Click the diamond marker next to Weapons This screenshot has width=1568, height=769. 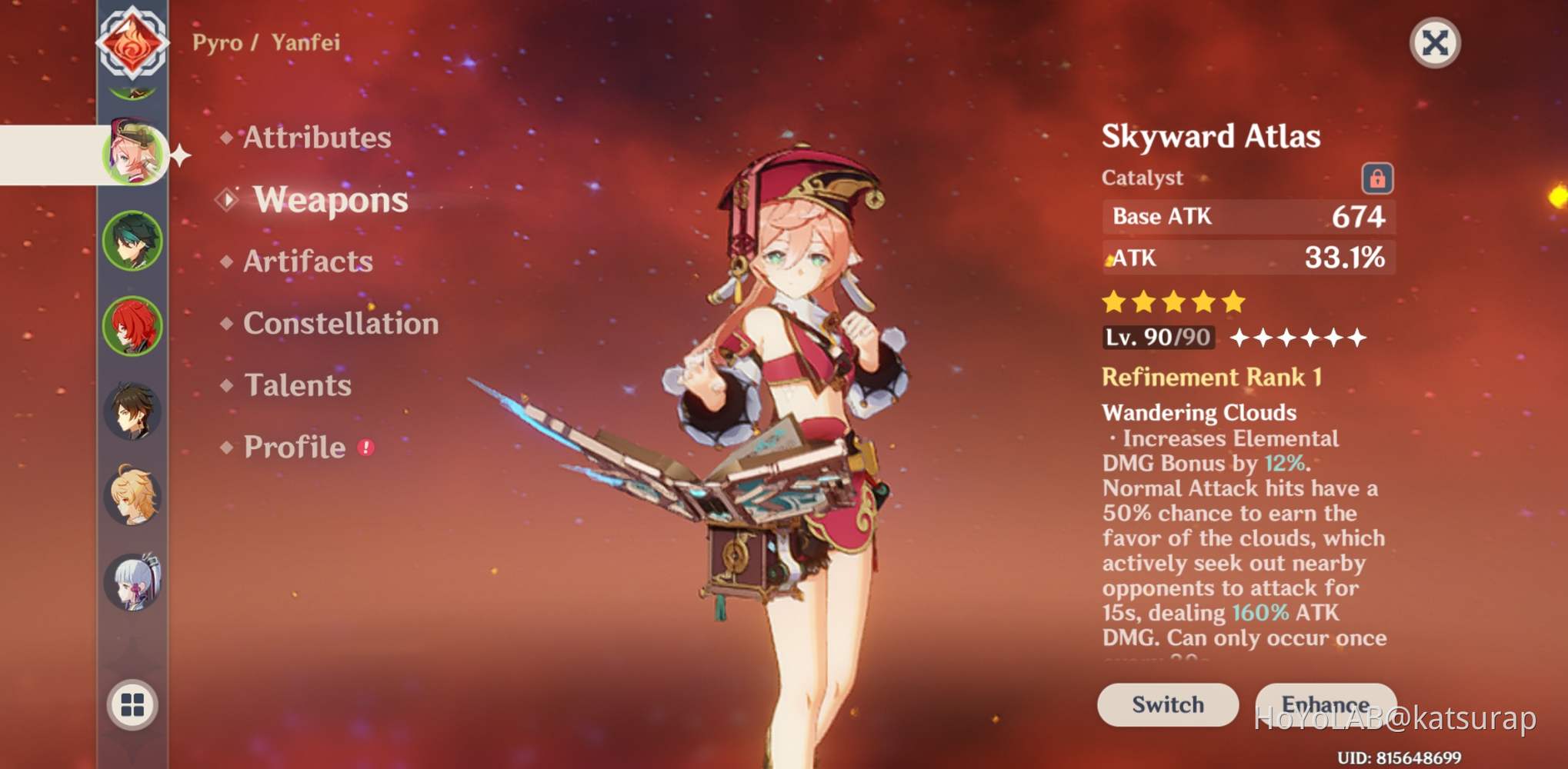click(227, 200)
